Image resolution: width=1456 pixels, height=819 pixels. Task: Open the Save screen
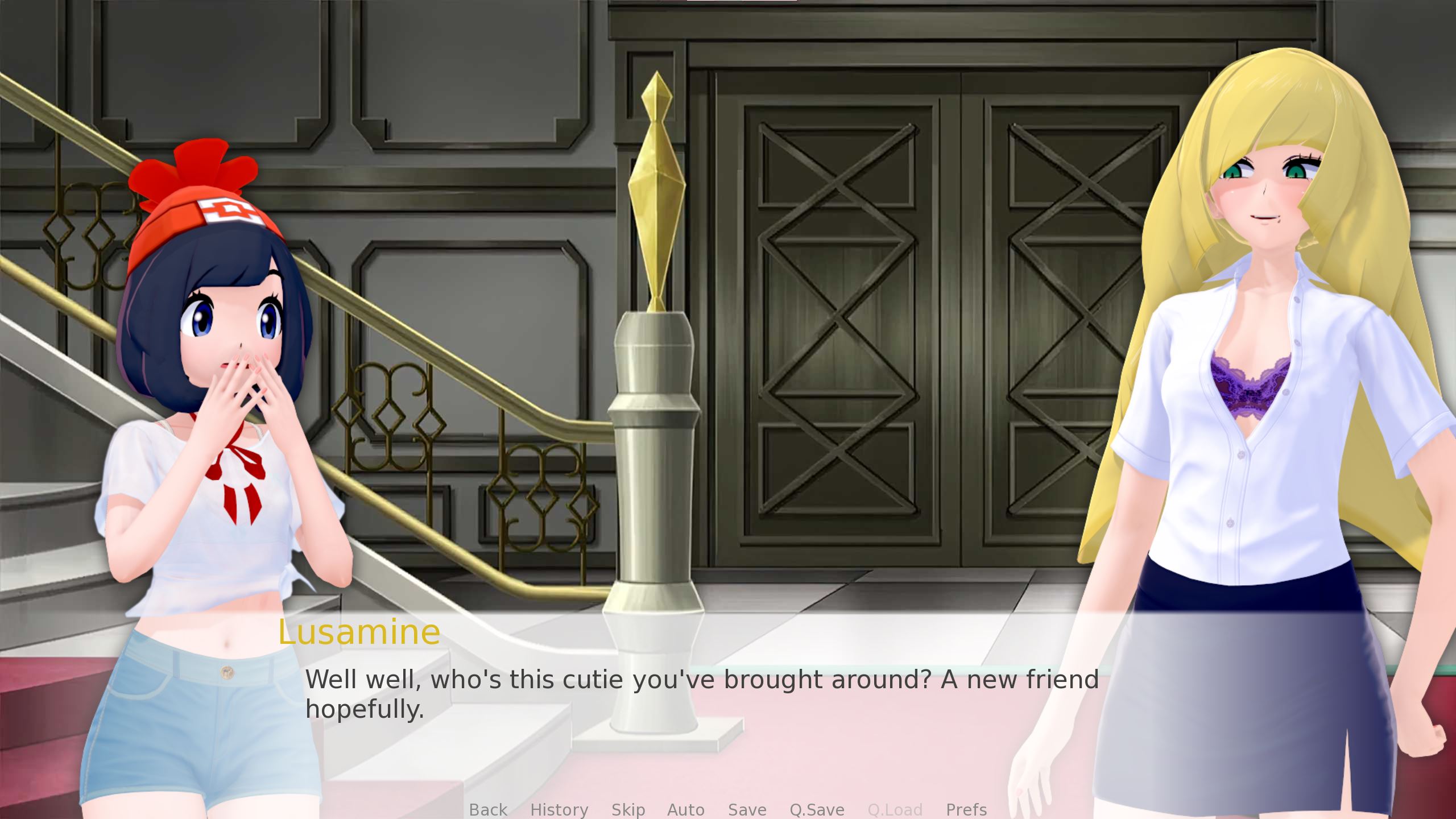click(x=747, y=810)
